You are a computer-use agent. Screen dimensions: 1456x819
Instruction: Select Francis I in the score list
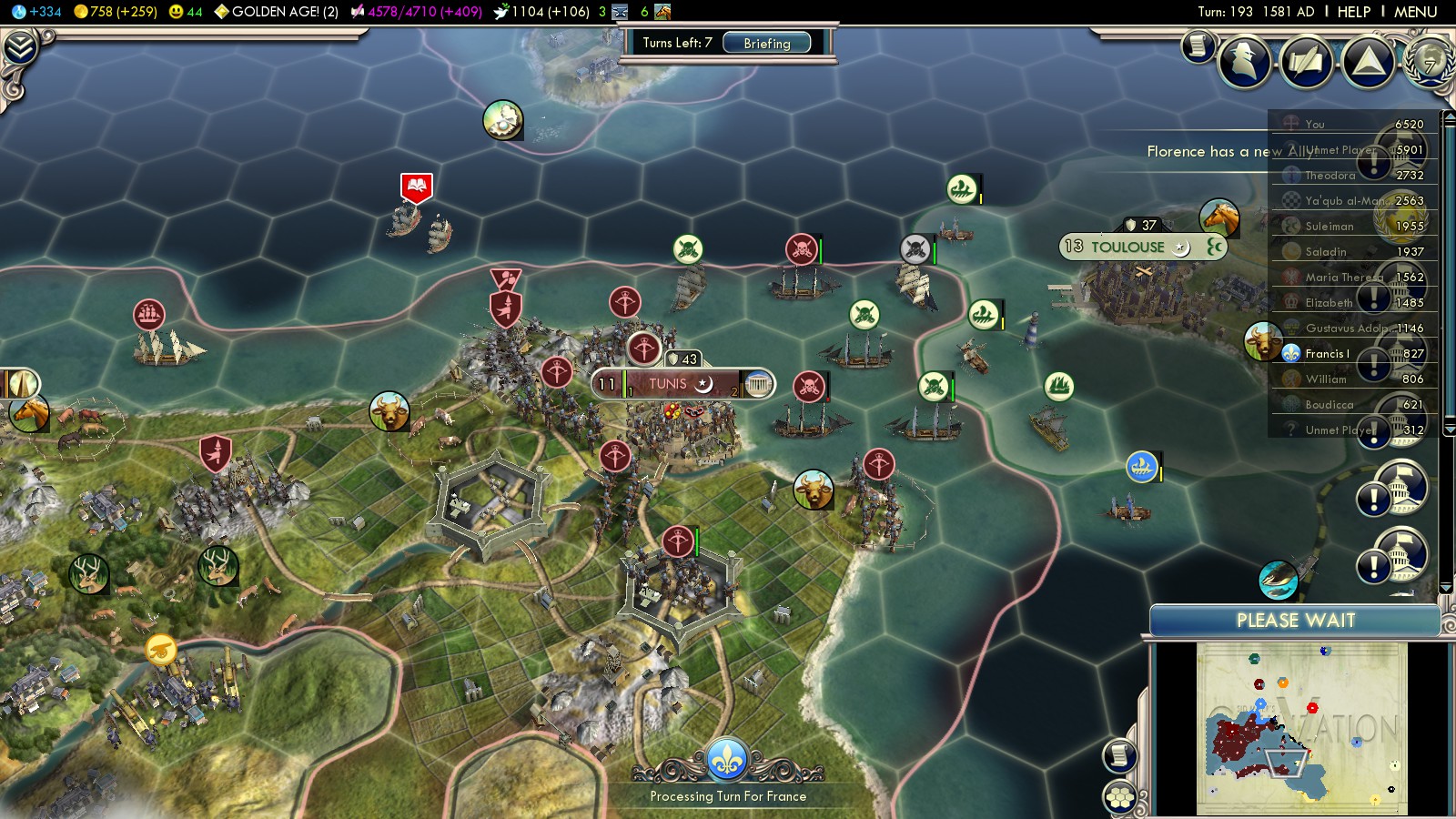[x=1327, y=354]
